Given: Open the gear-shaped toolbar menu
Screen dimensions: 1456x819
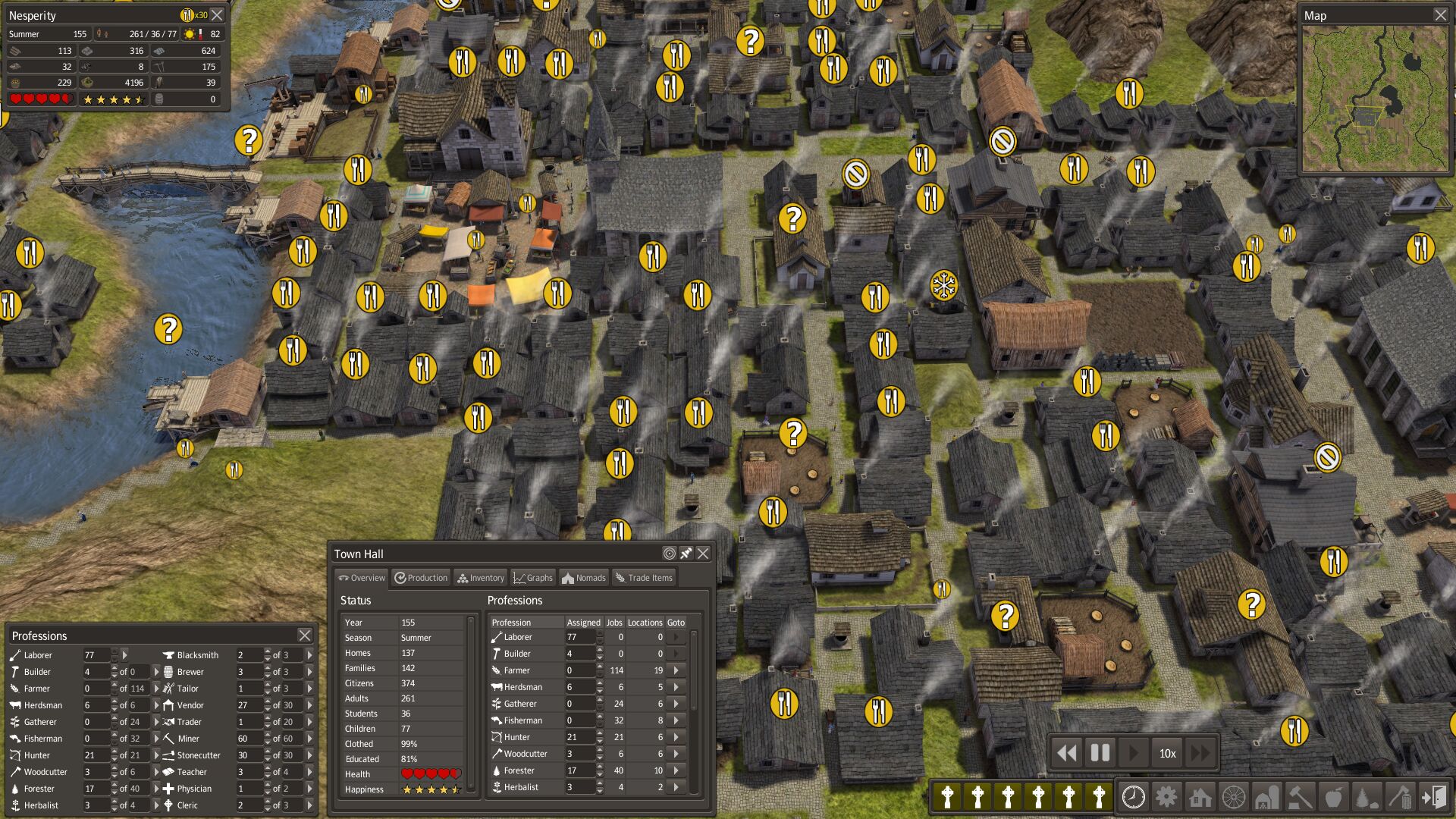Looking at the screenshot, I should (1166, 797).
